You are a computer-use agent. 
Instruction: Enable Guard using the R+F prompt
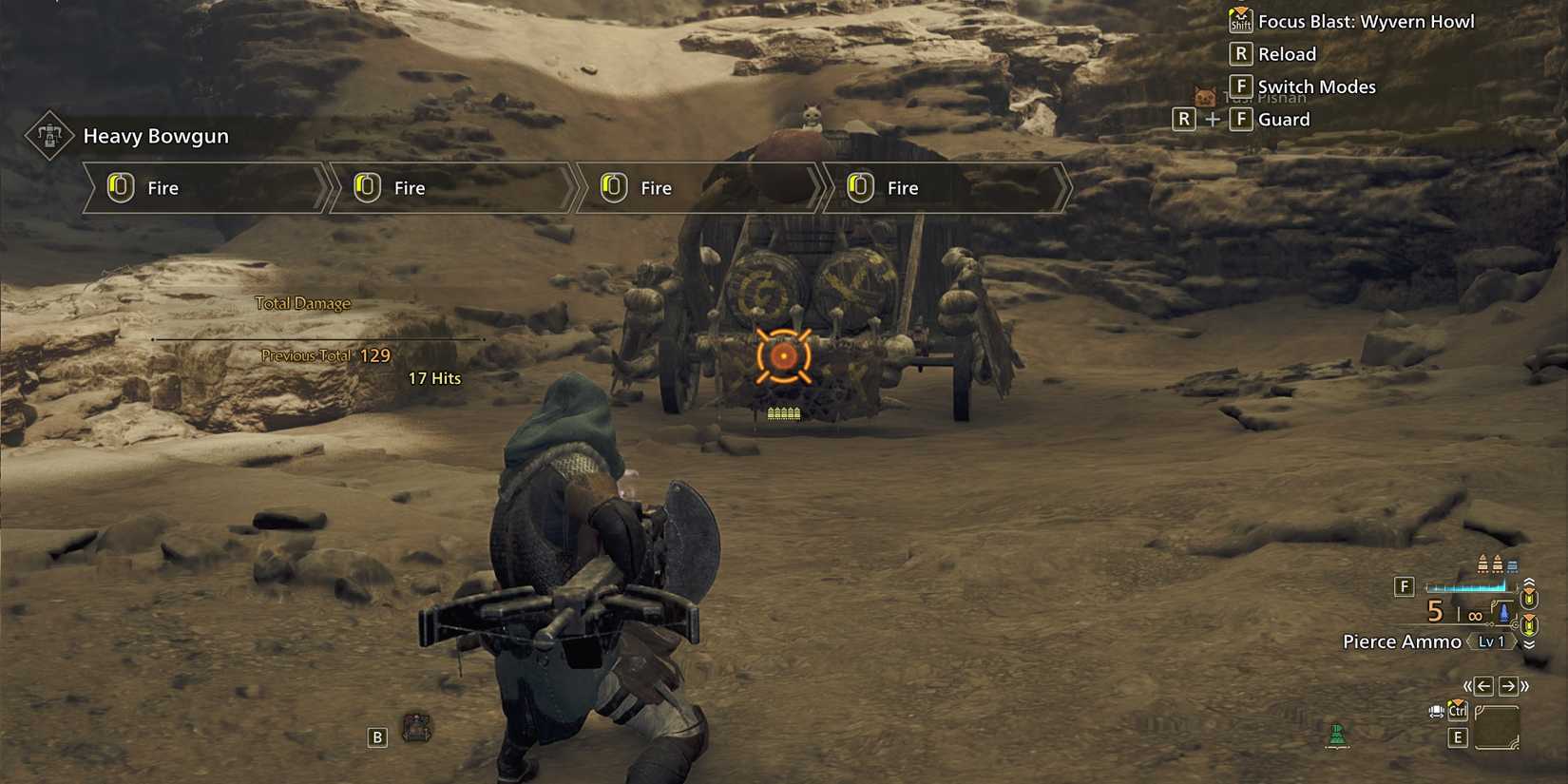1213,120
